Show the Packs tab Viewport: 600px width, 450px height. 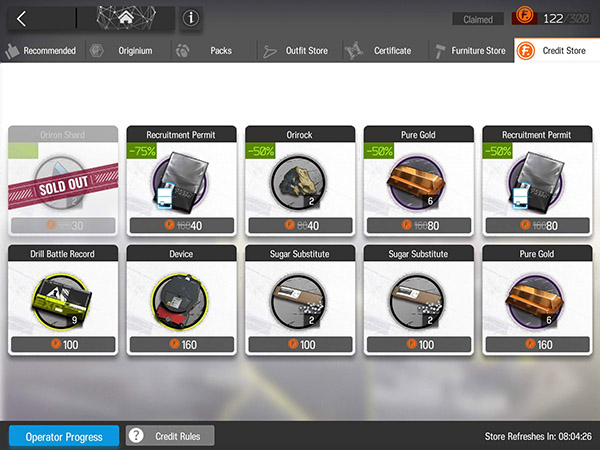click(x=212, y=50)
